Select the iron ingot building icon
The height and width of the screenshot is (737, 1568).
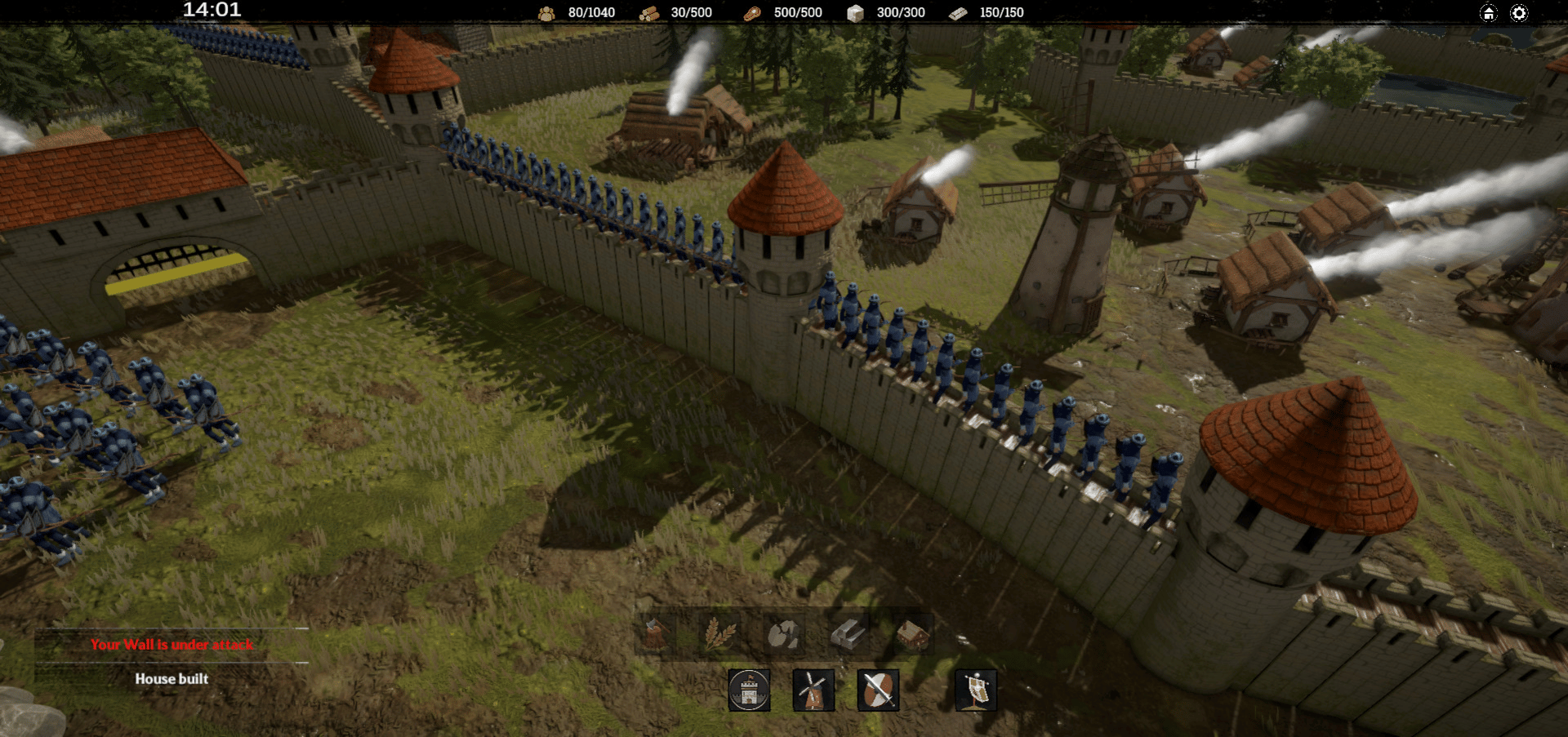[x=848, y=633]
